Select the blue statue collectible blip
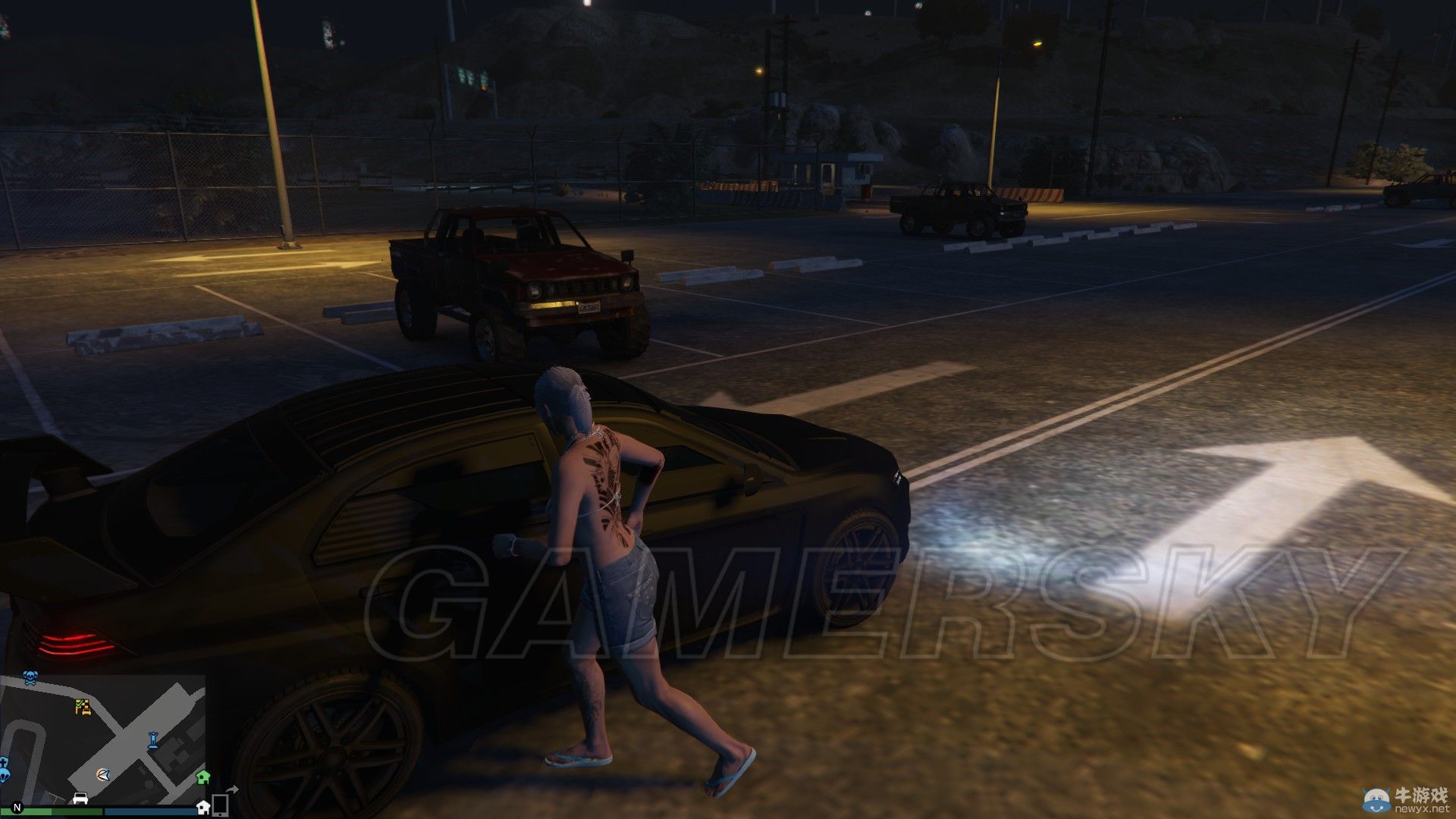 [x=153, y=740]
